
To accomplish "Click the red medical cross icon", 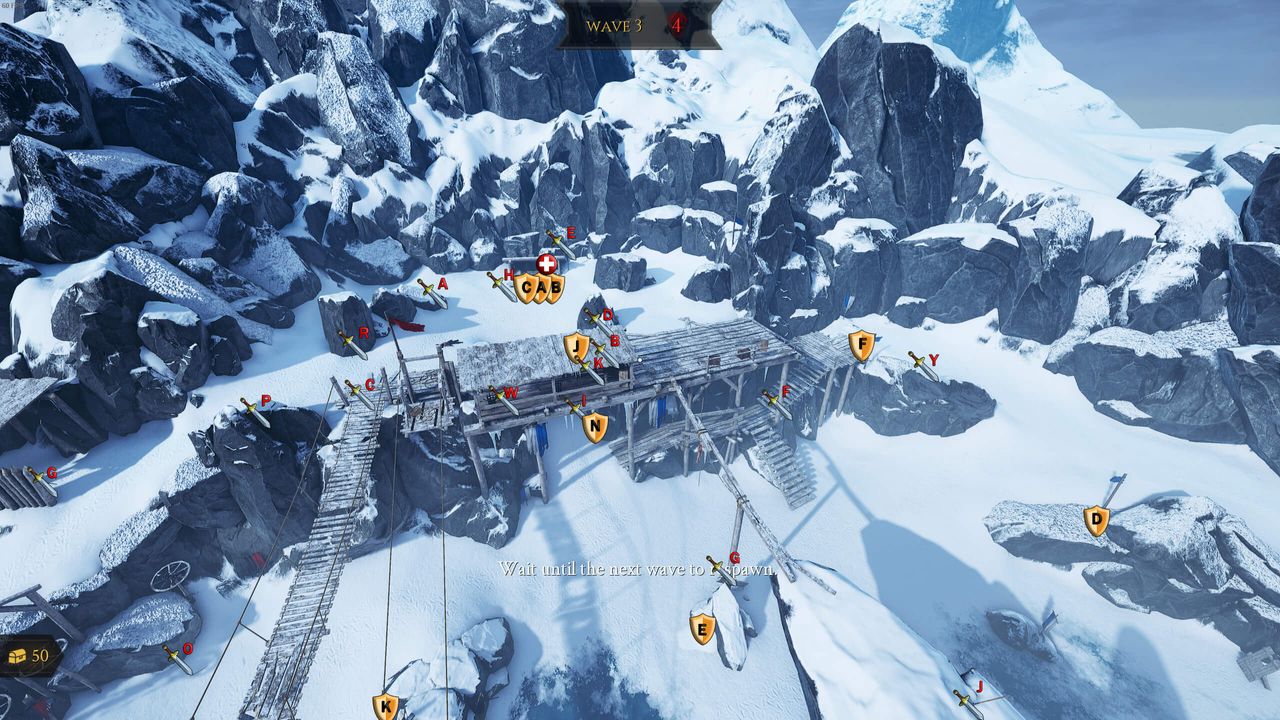I will coord(546,264).
